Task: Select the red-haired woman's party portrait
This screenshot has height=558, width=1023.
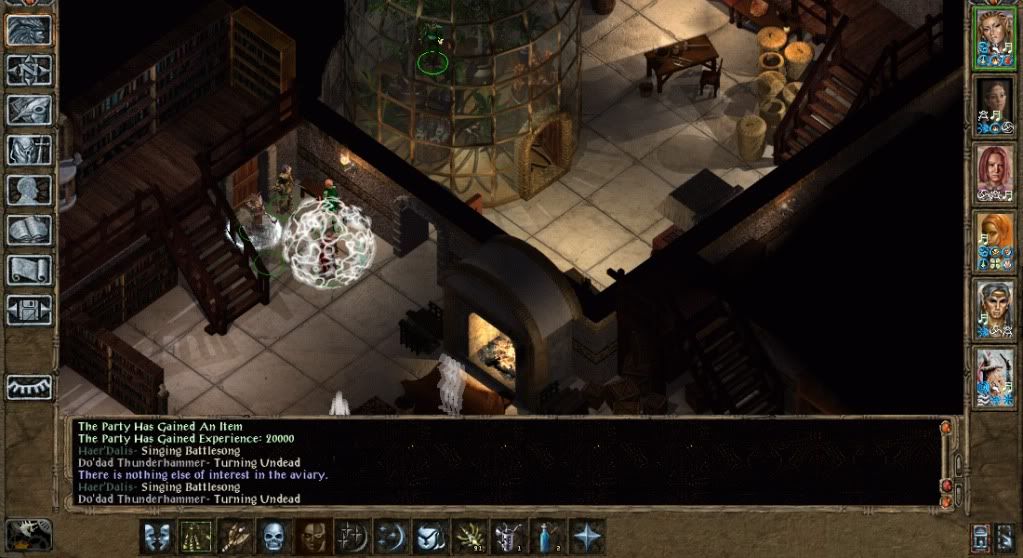Action: click(x=995, y=174)
